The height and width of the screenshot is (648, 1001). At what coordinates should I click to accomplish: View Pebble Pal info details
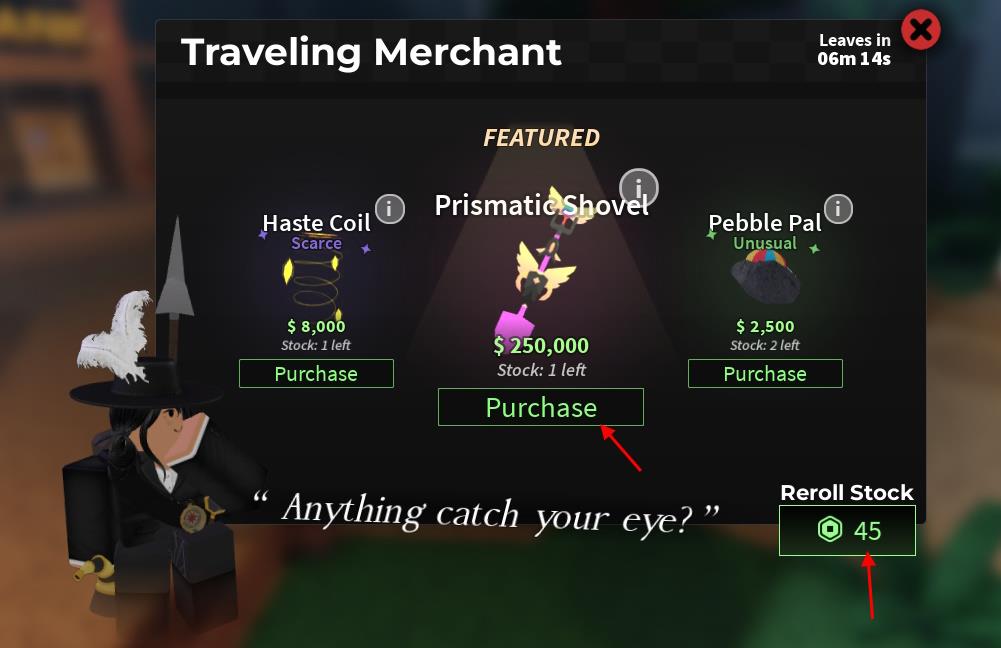837,209
